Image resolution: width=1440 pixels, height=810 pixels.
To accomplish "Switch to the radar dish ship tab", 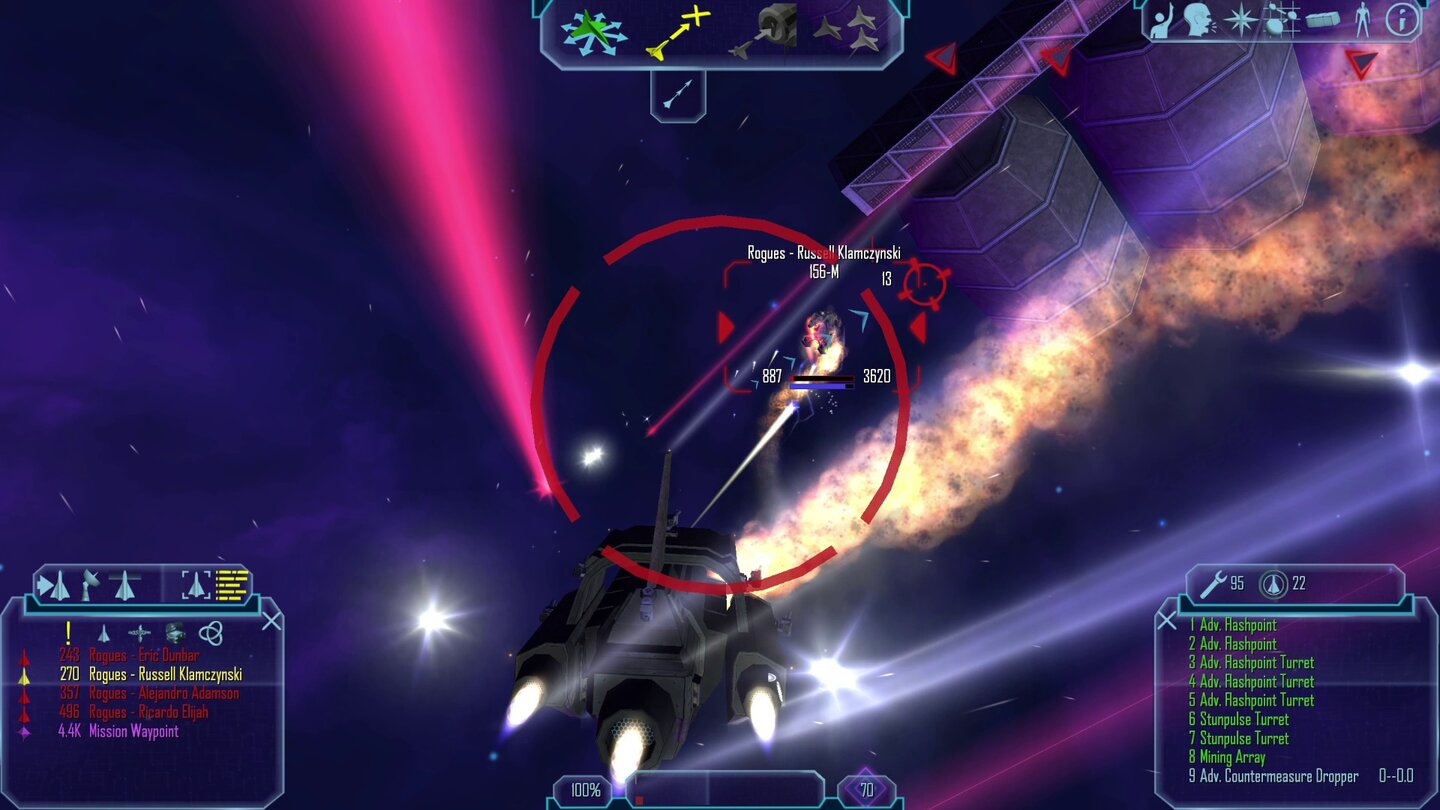I will coord(88,584).
